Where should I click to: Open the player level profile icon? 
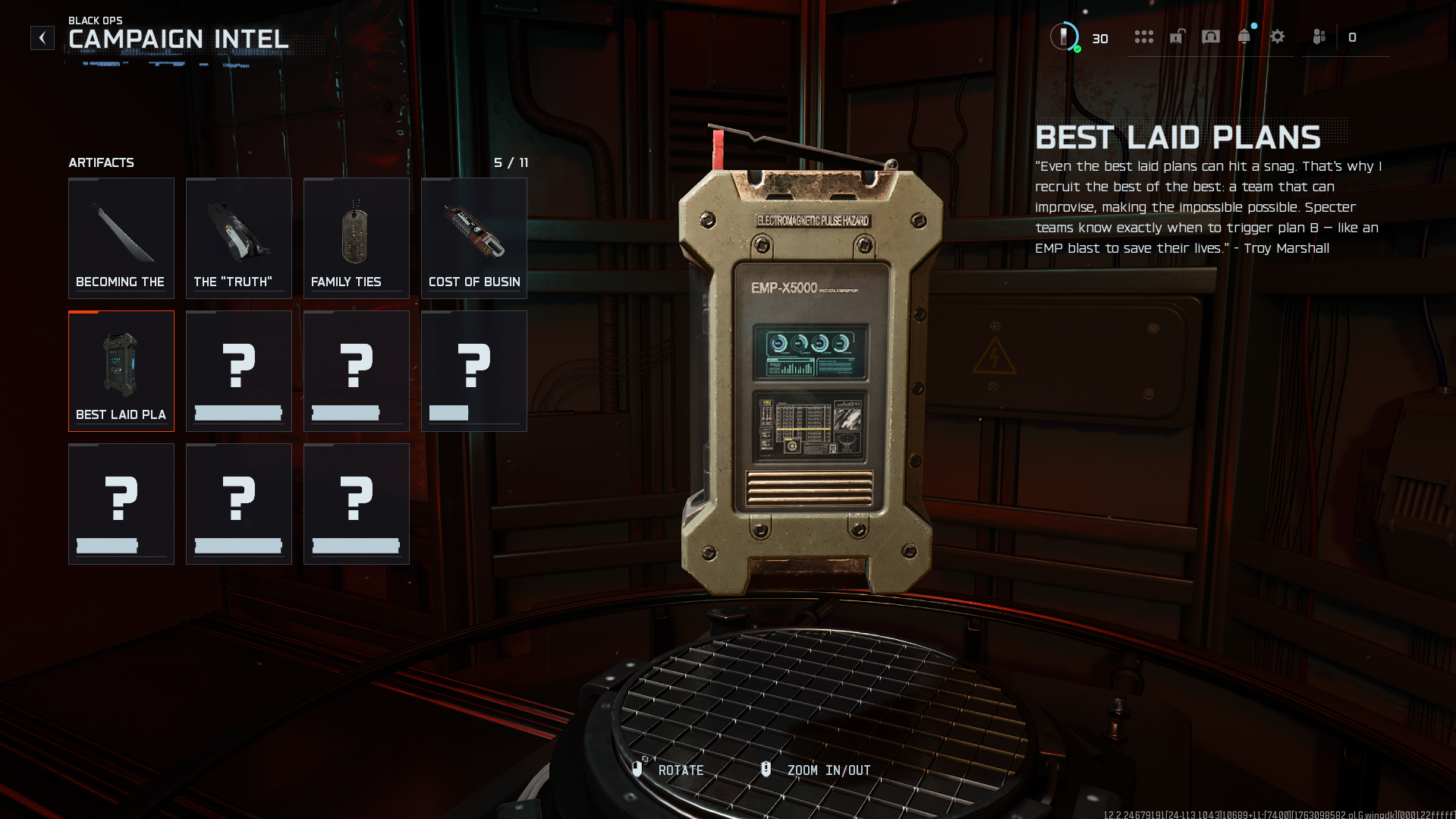pos(1064,36)
